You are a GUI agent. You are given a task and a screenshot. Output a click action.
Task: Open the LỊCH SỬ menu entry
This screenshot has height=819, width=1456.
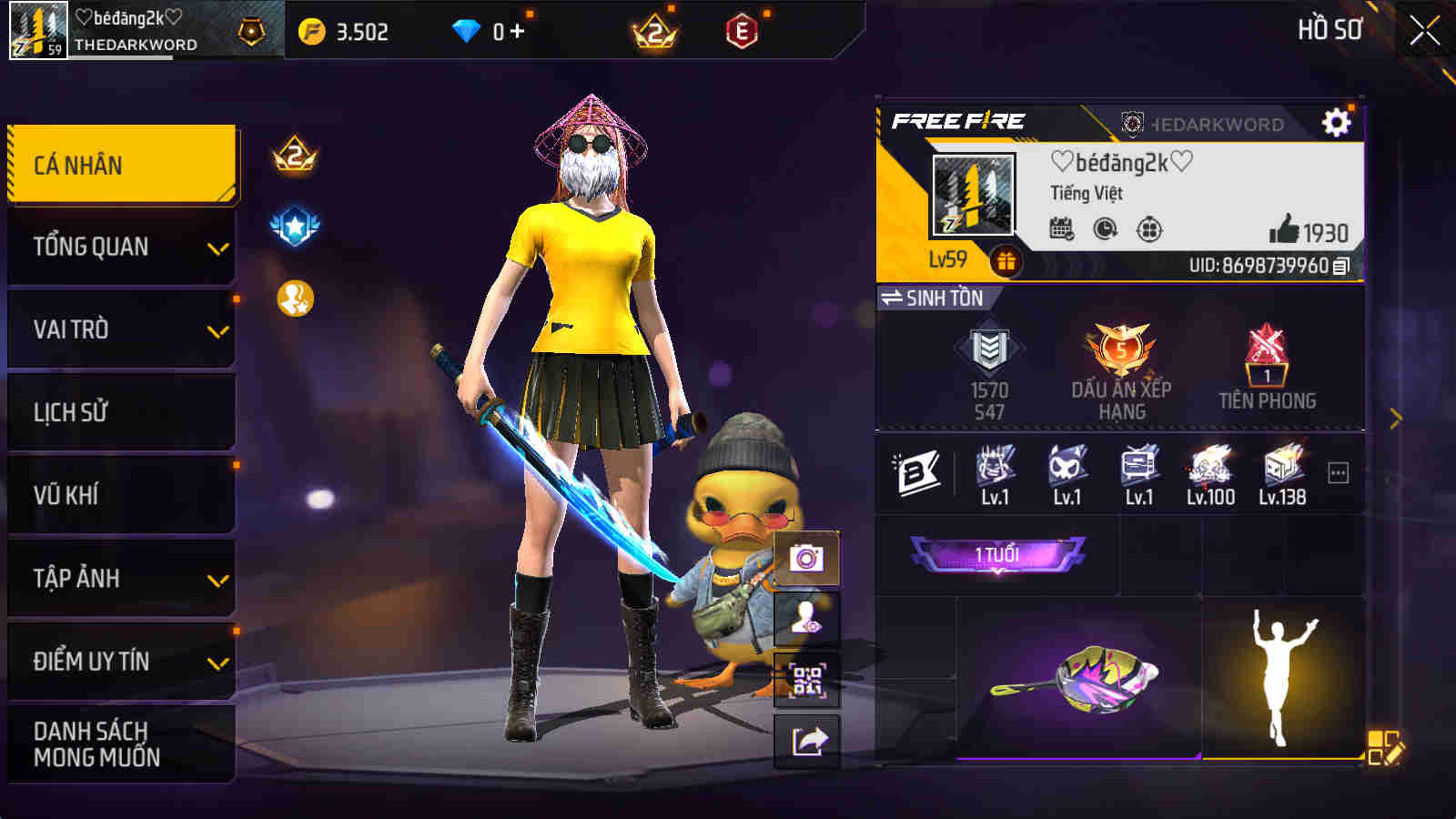(118, 411)
